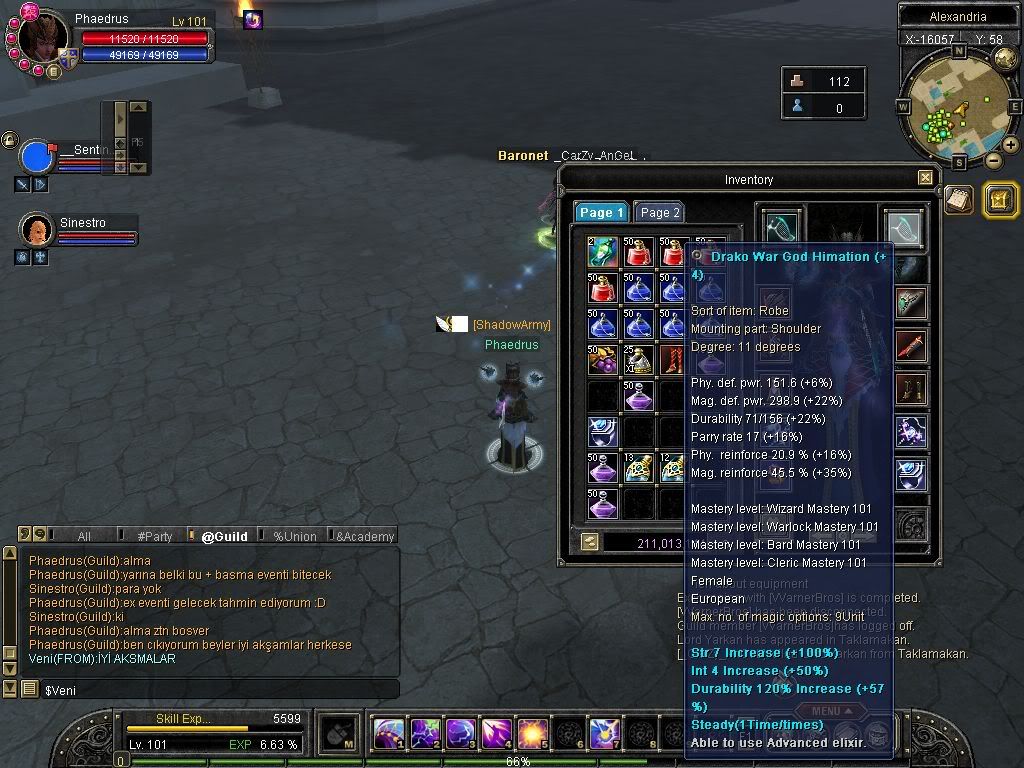Open the #Party chat tab

click(155, 536)
